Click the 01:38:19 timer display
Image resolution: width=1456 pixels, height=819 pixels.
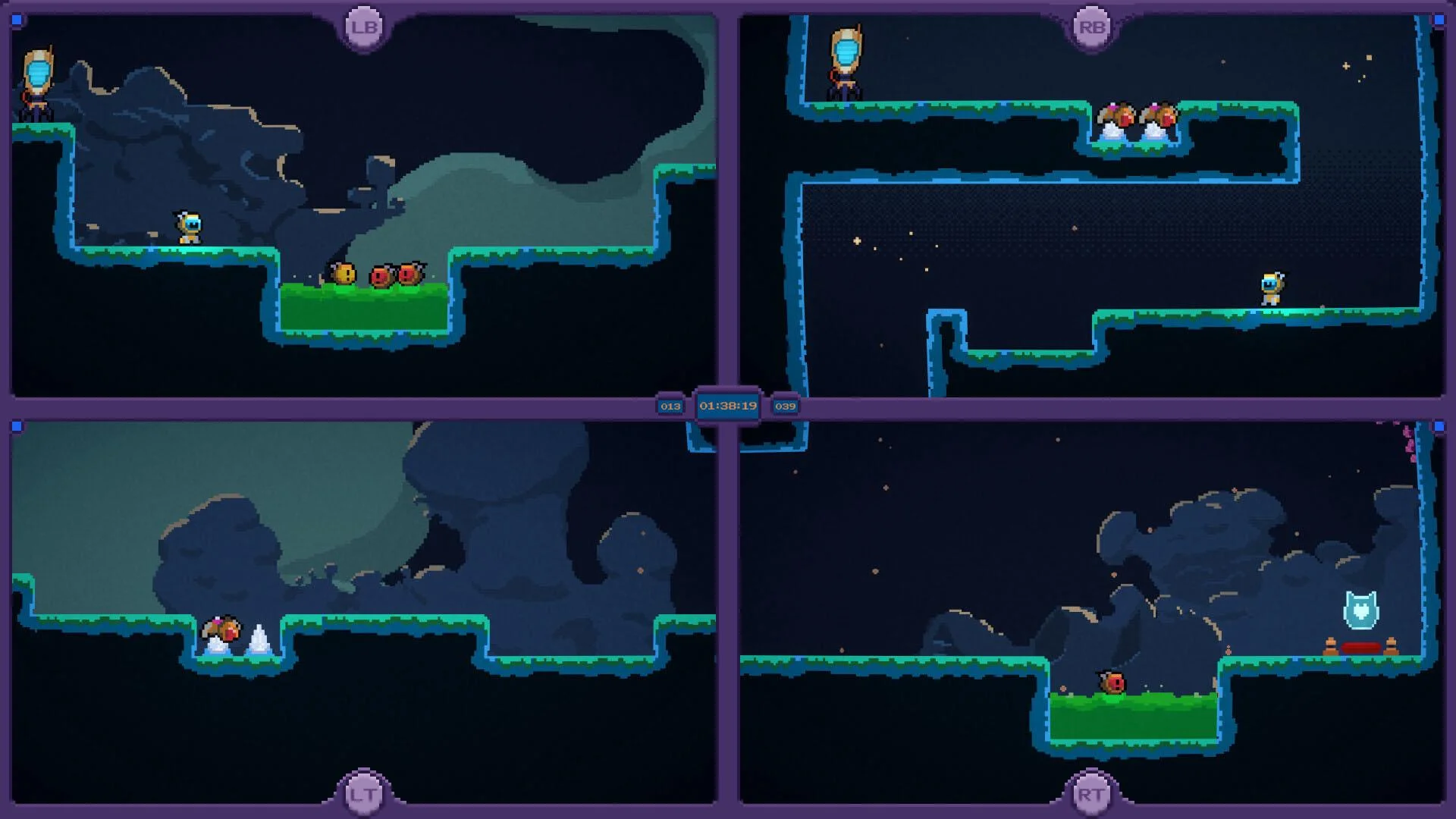pyautogui.click(x=728, y=406)
